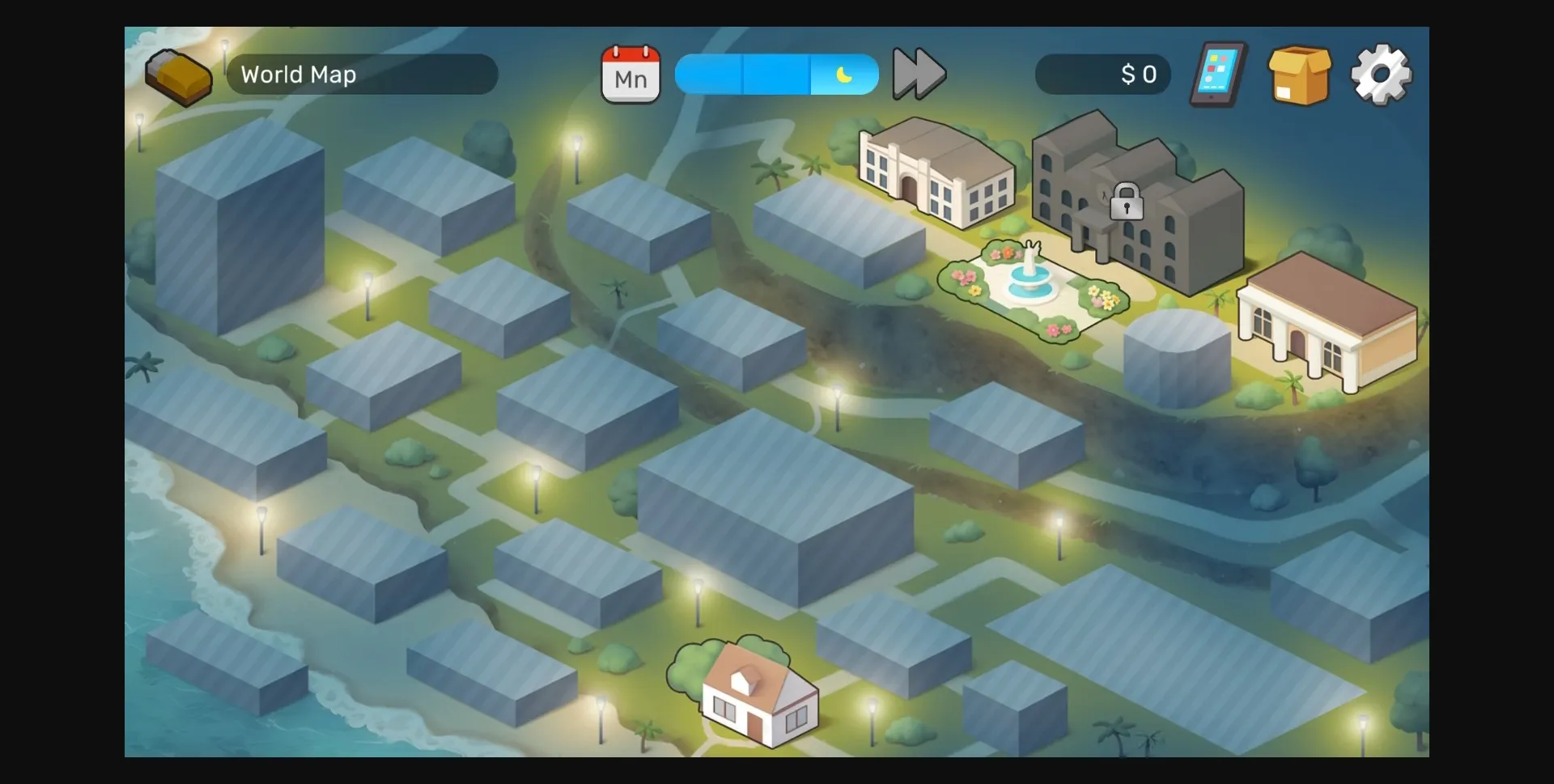The height and width of the screenshot is (784, 1554).
Task: Click the moon icon on the time bar
Action: coord(845,74)
